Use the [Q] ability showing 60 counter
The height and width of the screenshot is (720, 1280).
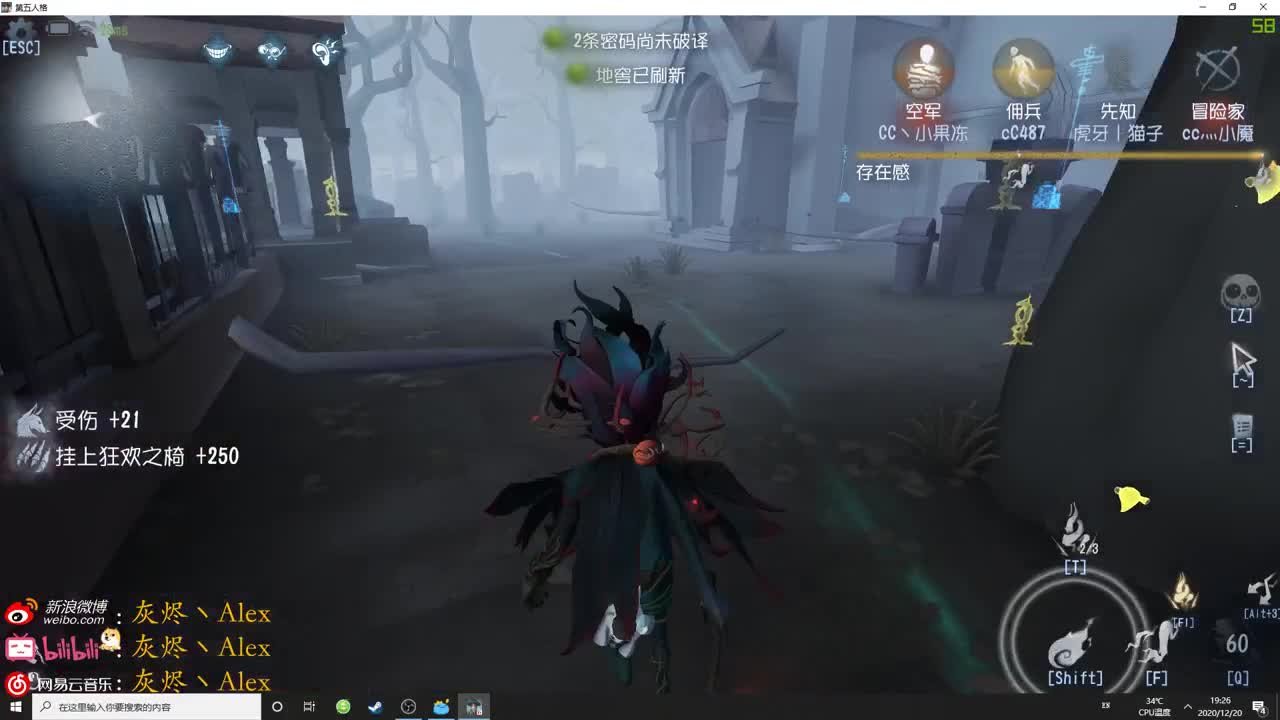[1240, 645]
